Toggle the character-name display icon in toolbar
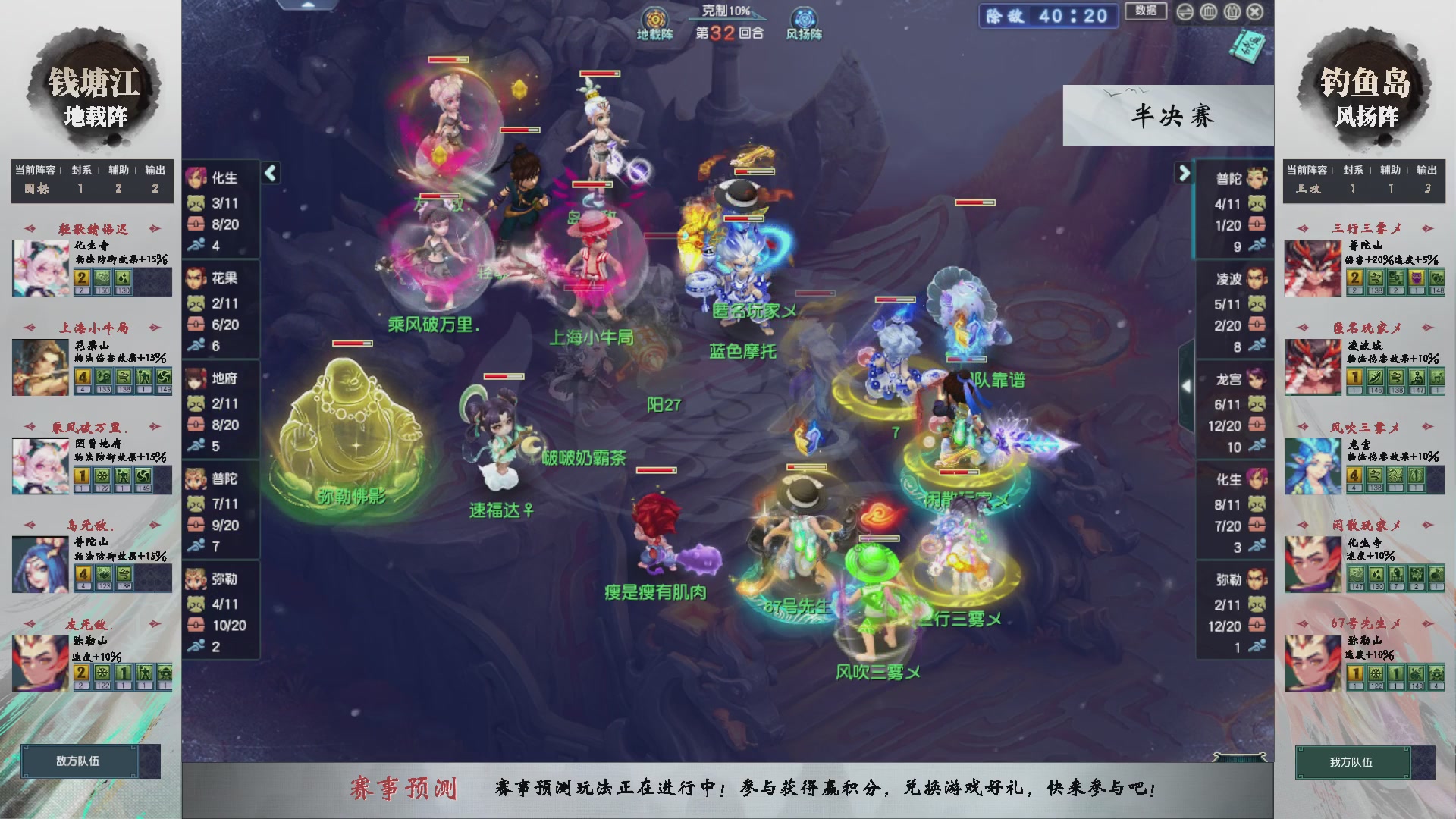This screenshot has width=1456, height=819. click(x=1232, y=12)
